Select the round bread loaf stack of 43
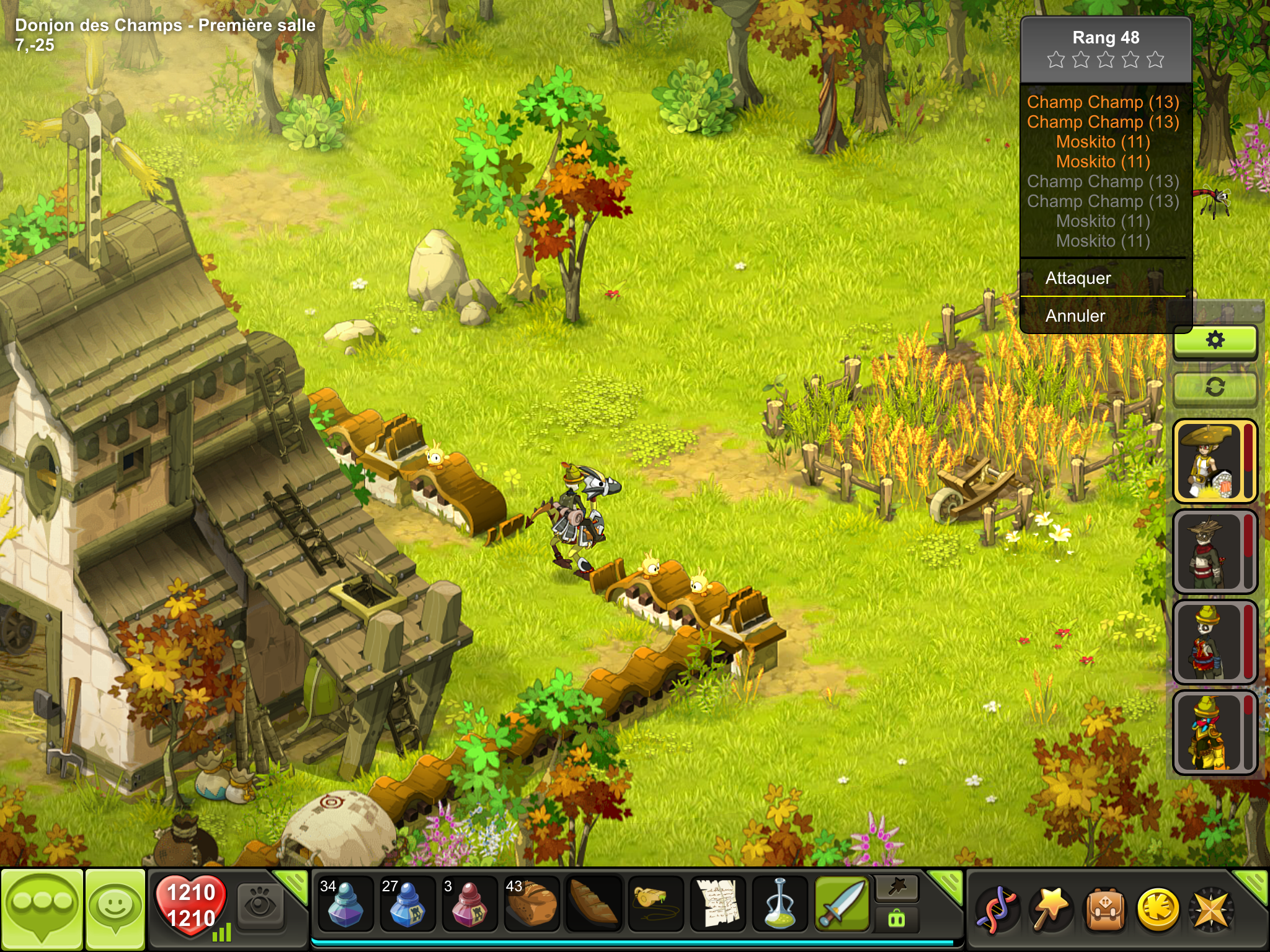The image size is (1270, 952). (x=531, y=905)
